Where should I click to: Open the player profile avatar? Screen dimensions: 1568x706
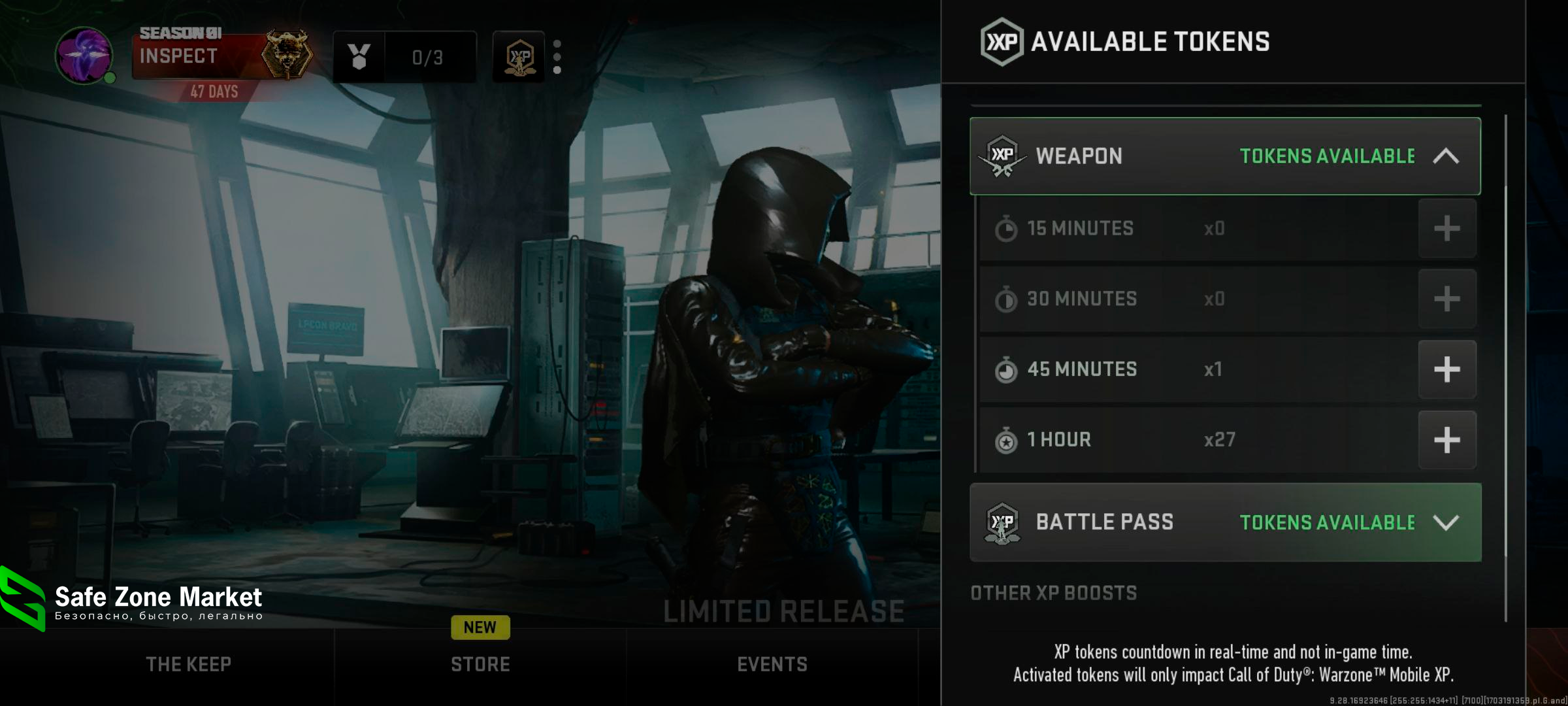(84, 56)
